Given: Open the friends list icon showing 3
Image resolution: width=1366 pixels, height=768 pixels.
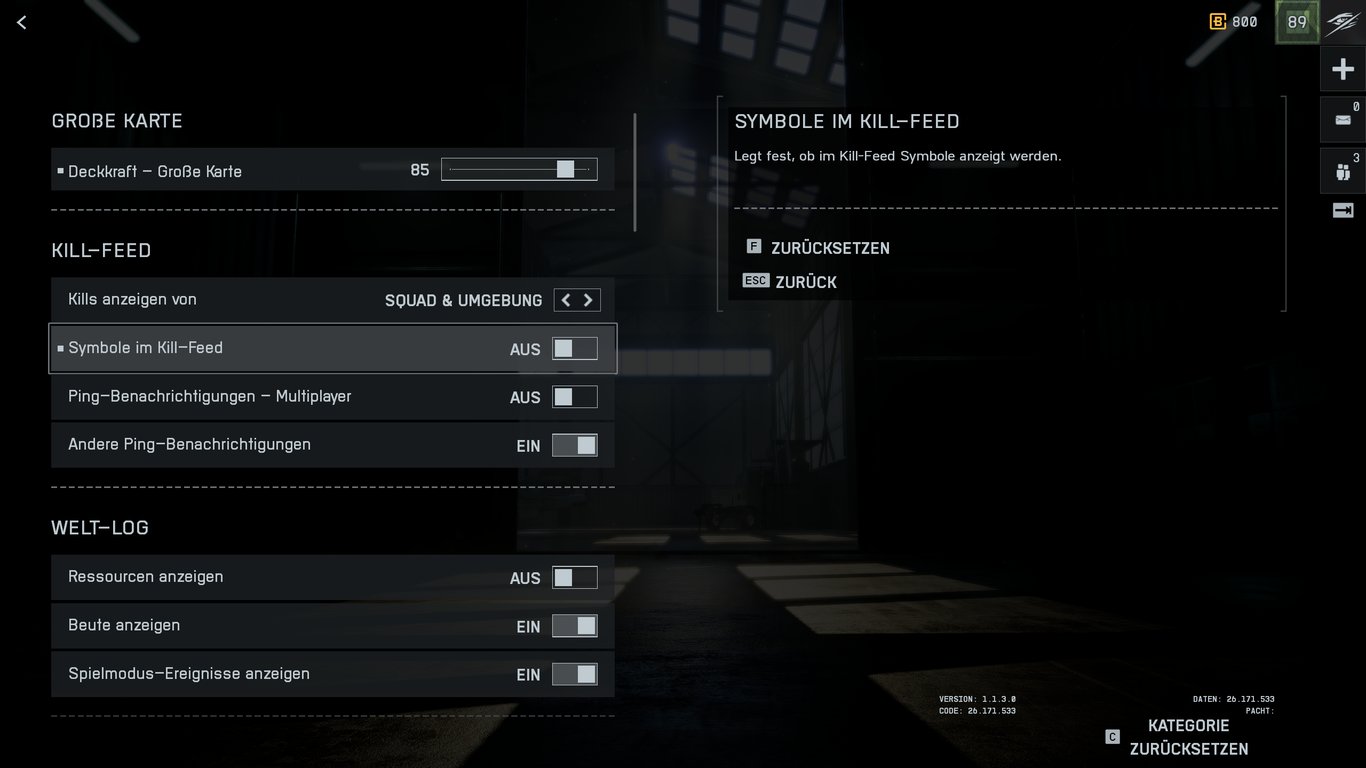Looking at the screenshot, I should tap(1344, 170).
